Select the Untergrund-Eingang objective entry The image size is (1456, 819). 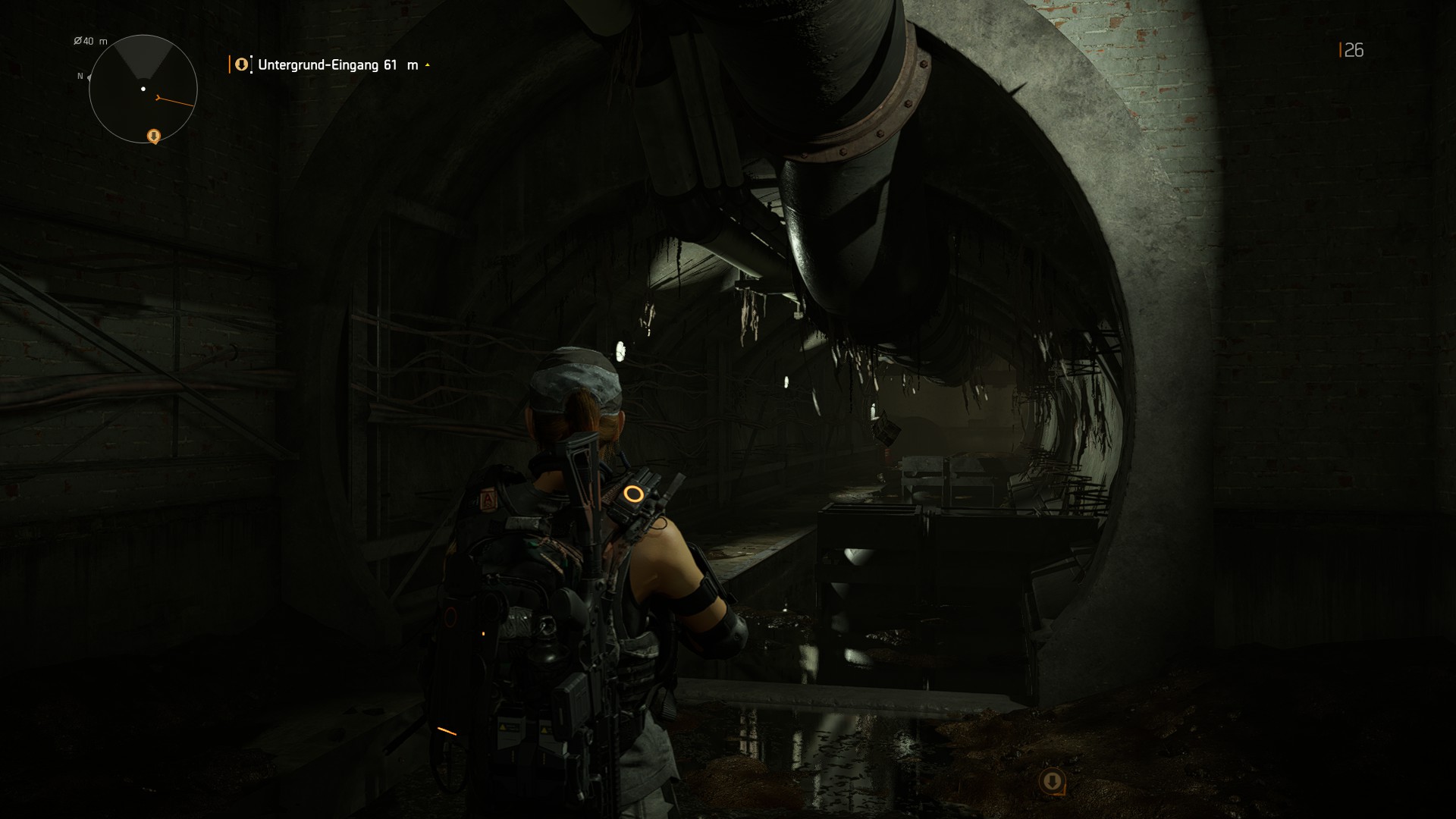tap(318, 65)
